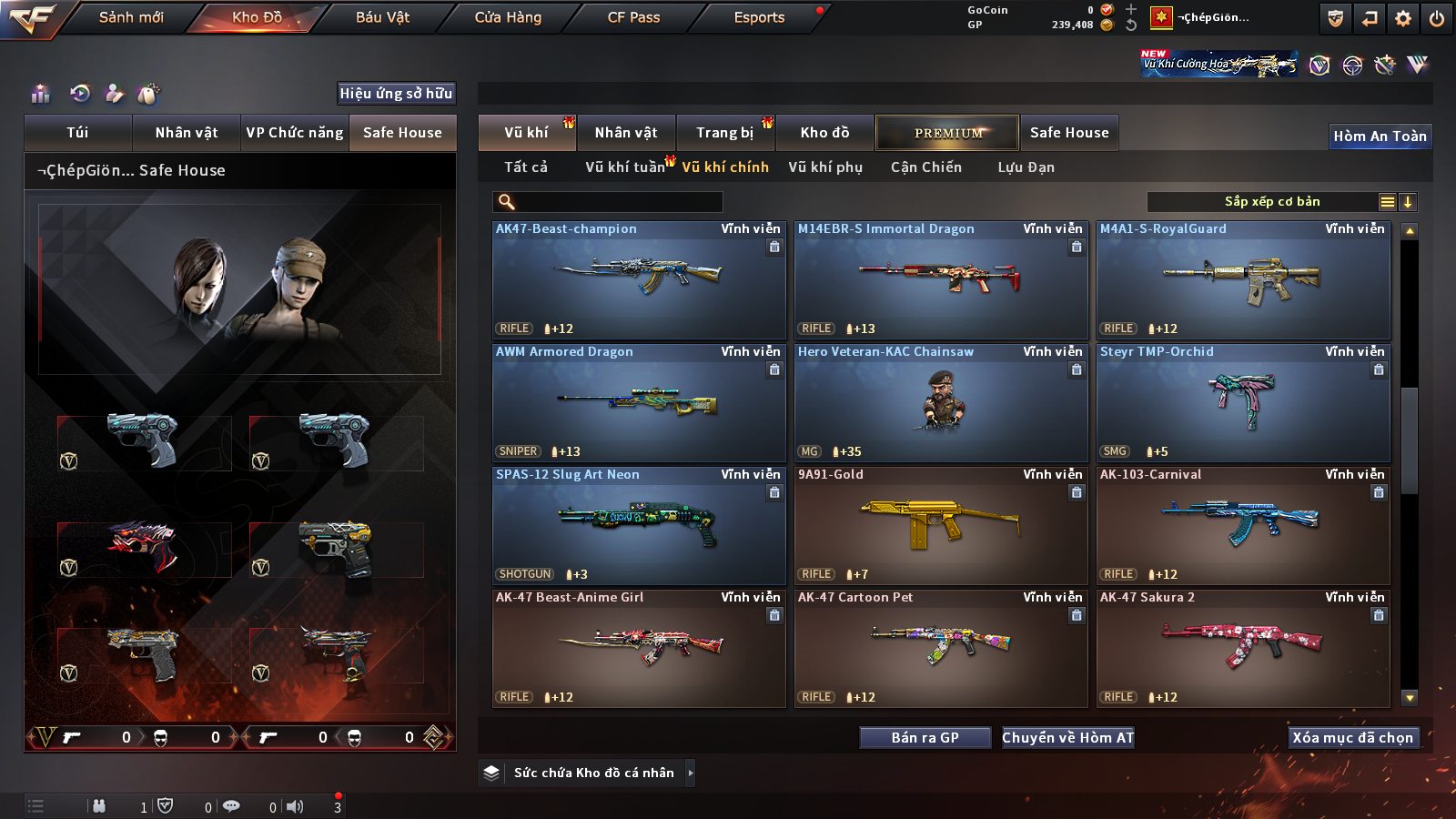Image resolution: width=1456 pixels, height=819 pixels.
Task: Open the CF Pass menu
Action: (x=633, y=17)
